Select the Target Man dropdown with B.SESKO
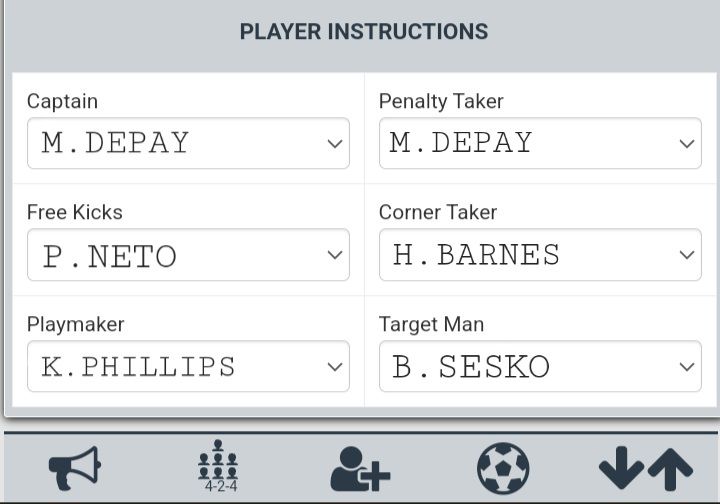This screenshot has width=720, height=504. 540,367
